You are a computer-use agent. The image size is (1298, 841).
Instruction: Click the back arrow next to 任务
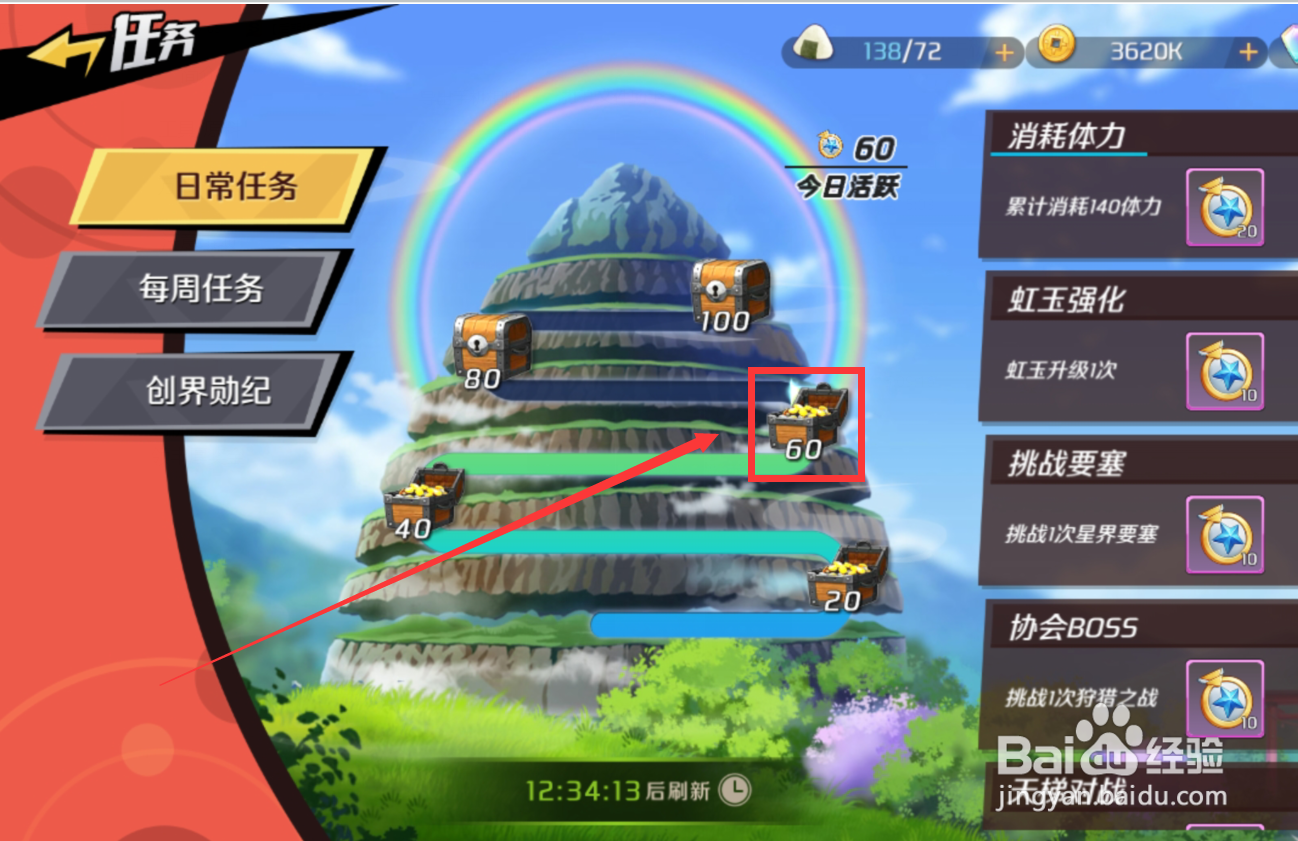65,43
